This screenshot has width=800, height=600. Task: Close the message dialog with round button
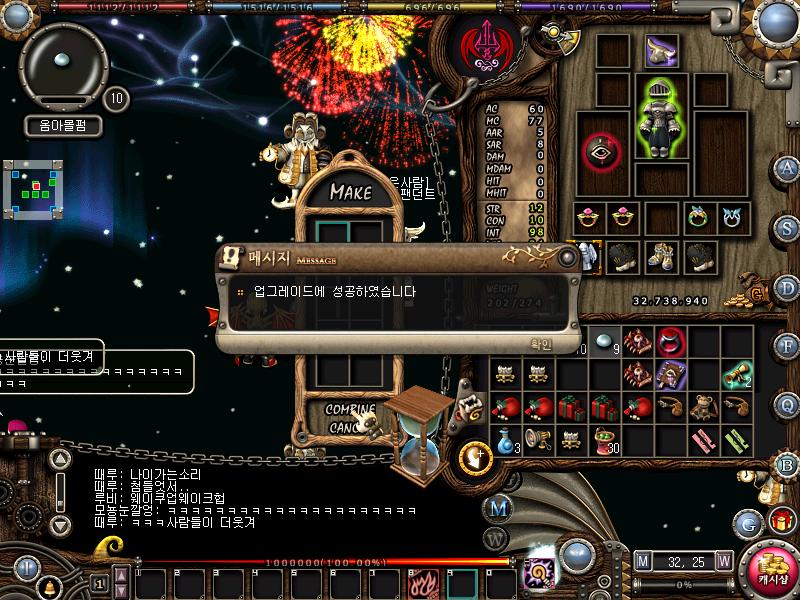coord(567,257)
